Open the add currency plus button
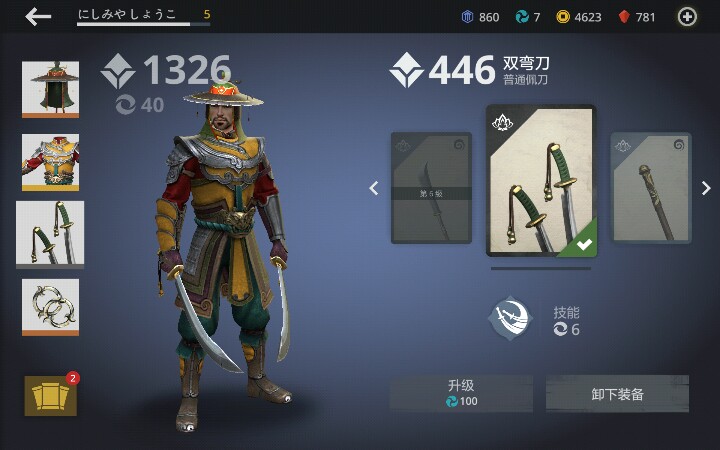This screenshot has height=450, width=720. tap(687, 16)
